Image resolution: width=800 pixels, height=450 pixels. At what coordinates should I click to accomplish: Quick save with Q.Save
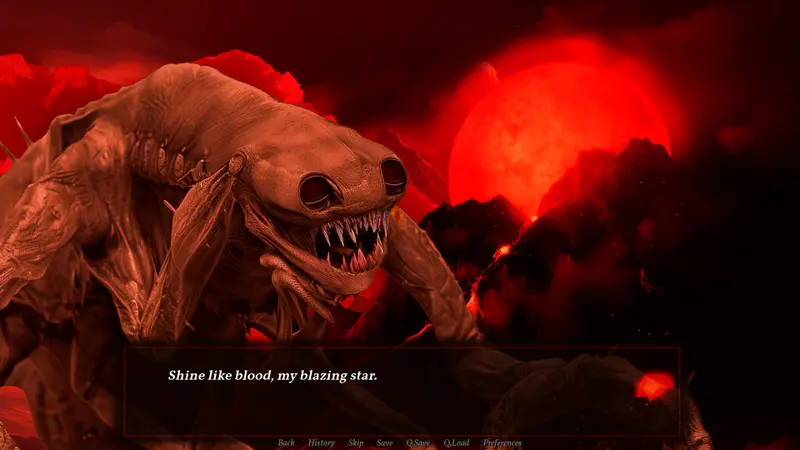point(418,442)
